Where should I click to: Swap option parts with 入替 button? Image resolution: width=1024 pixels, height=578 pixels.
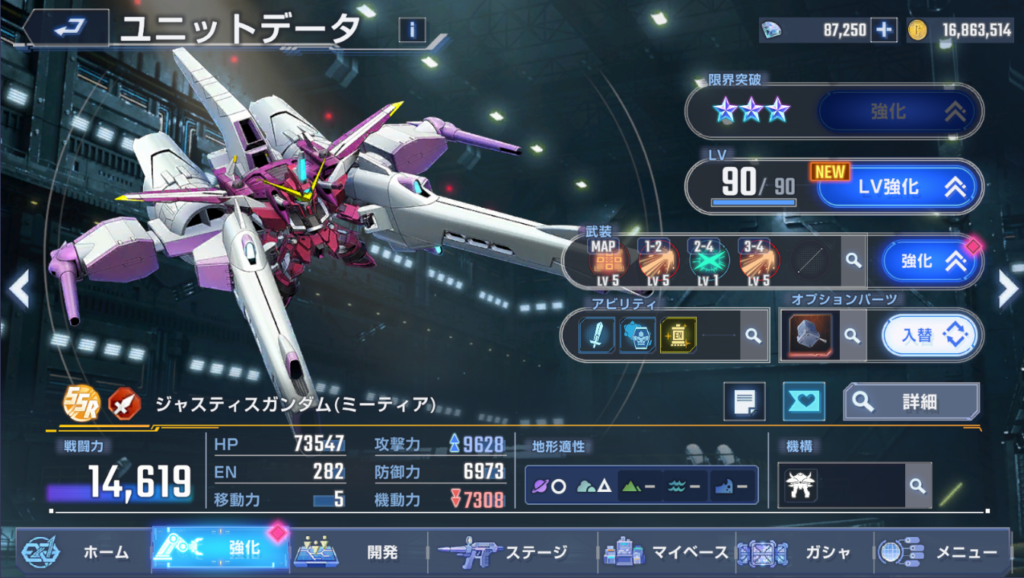931,336
